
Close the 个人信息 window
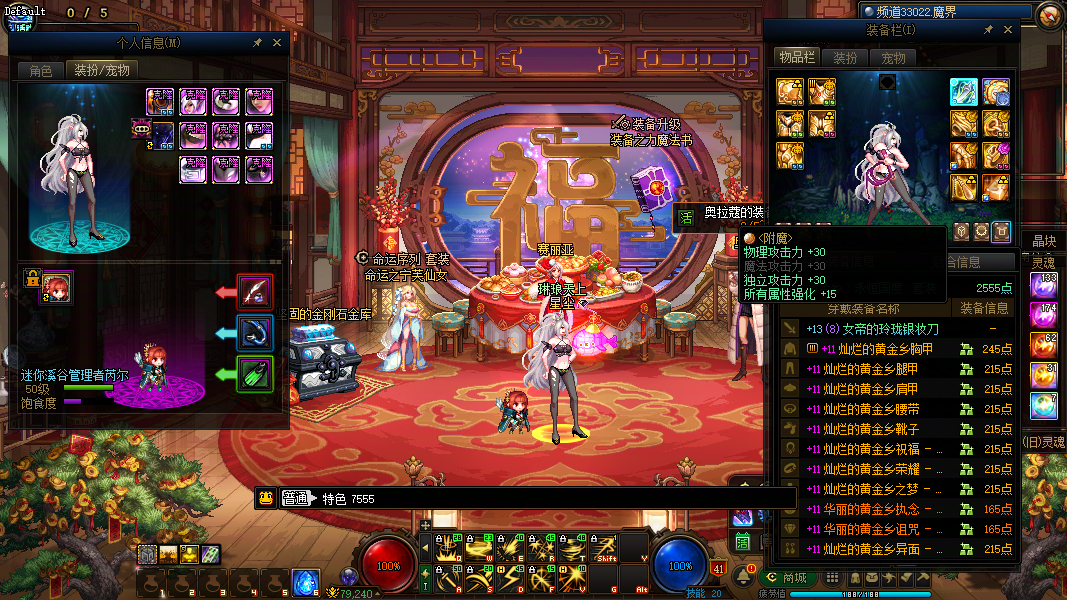click(277, 43)
